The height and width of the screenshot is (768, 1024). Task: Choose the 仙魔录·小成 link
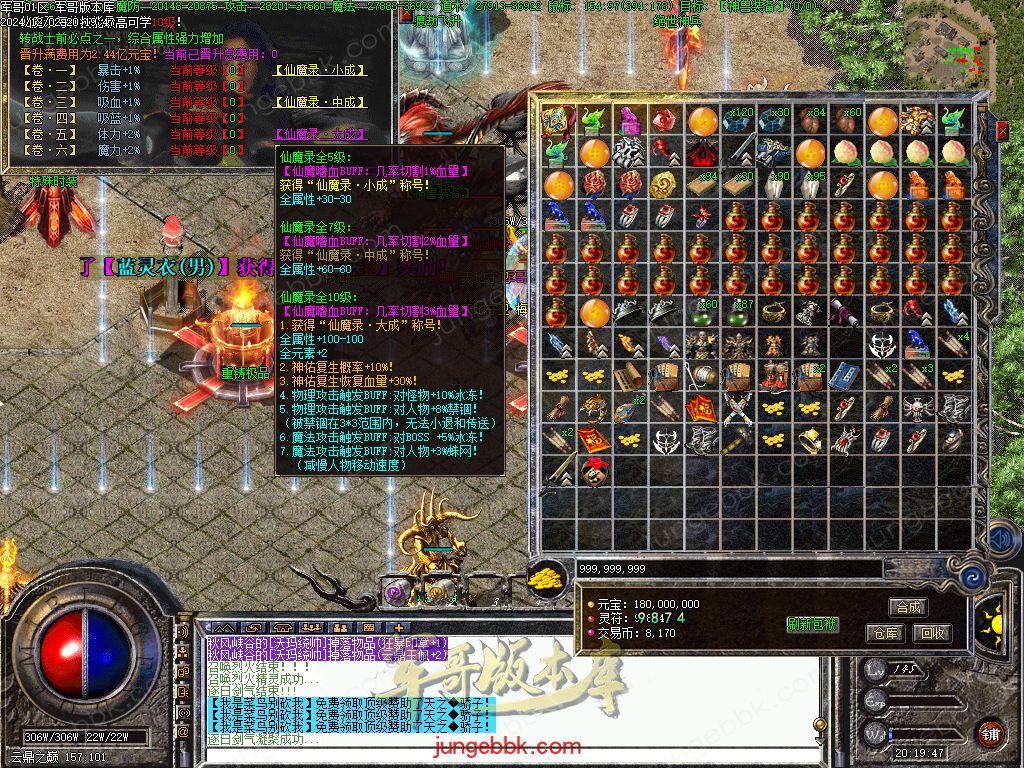tap(320, 71)
